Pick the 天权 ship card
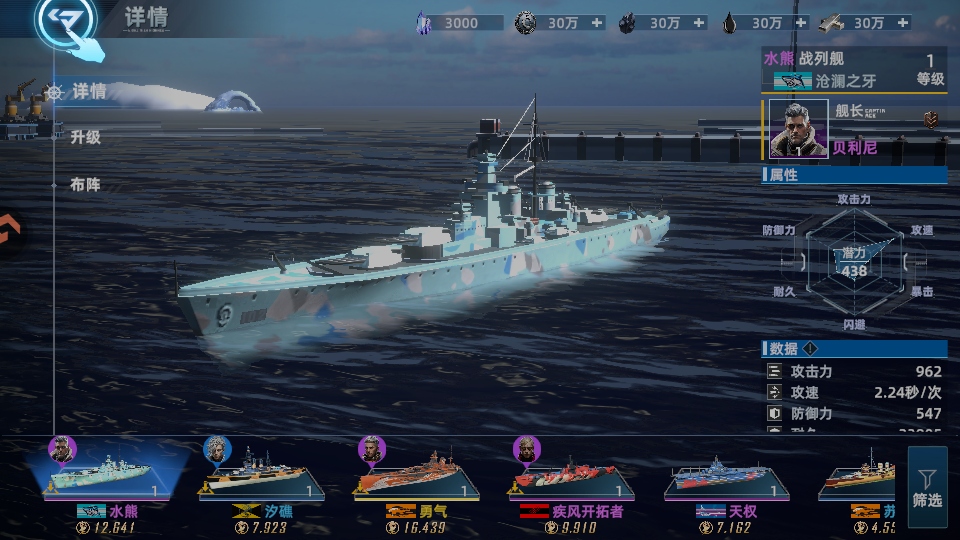Screen dimensions: 960x540 pos(727,477)
